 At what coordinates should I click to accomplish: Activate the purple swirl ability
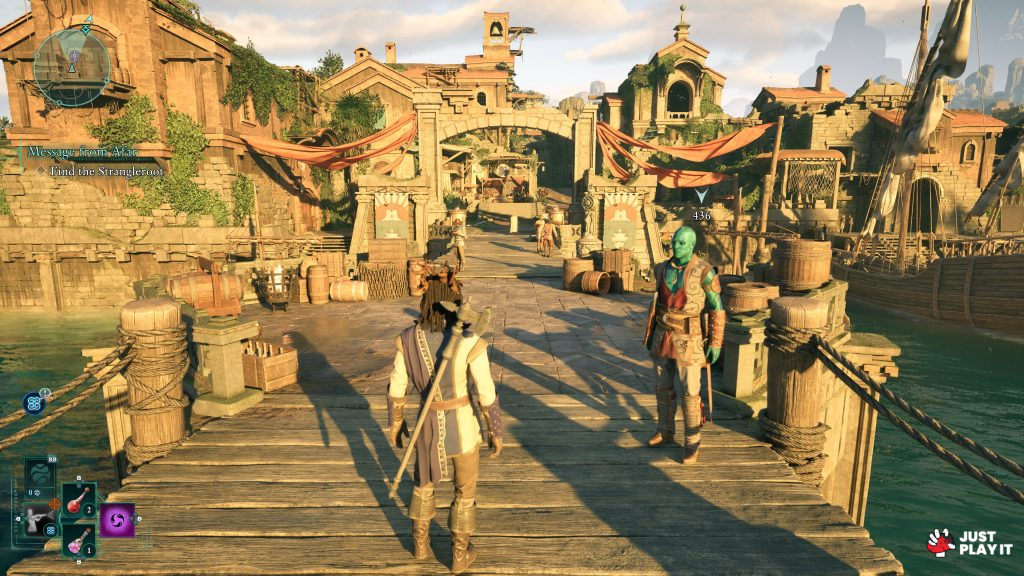tap(117, 520)
